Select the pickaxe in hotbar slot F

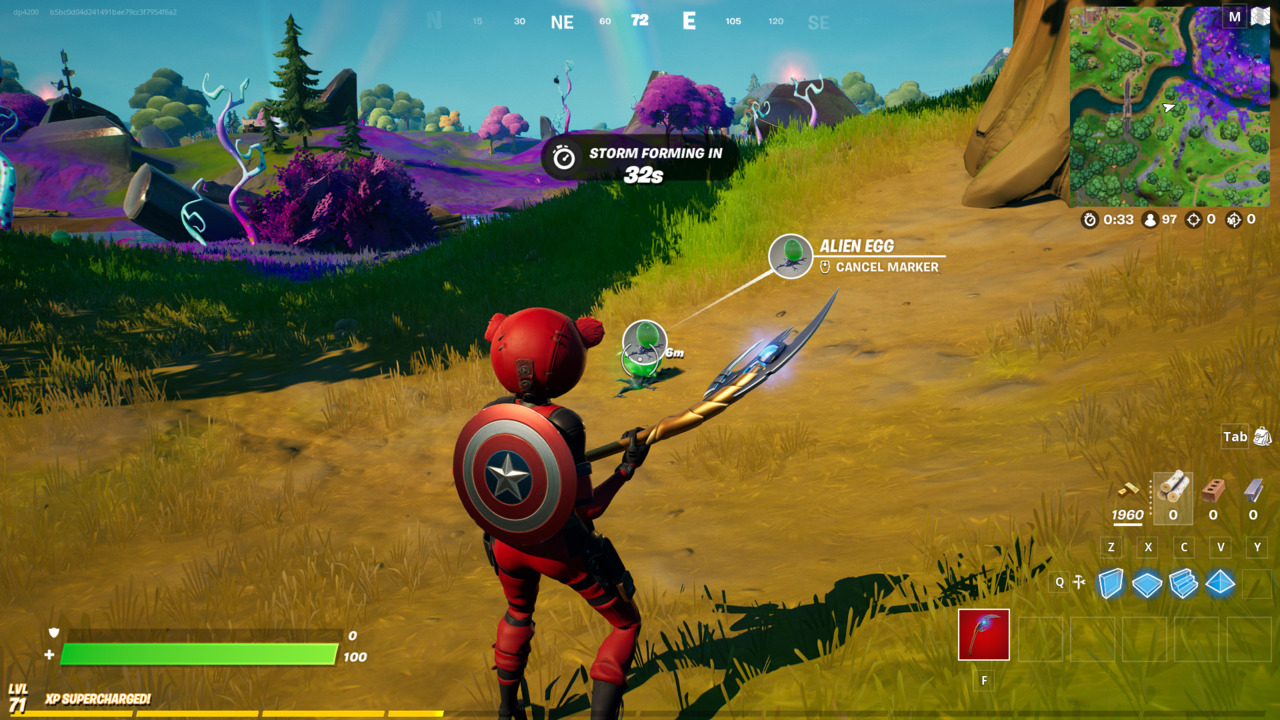982,635
